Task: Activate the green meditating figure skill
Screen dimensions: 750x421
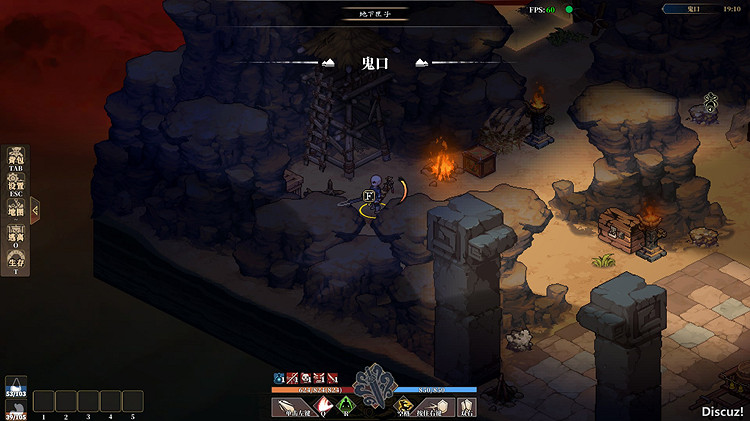Action: [346, 406]
